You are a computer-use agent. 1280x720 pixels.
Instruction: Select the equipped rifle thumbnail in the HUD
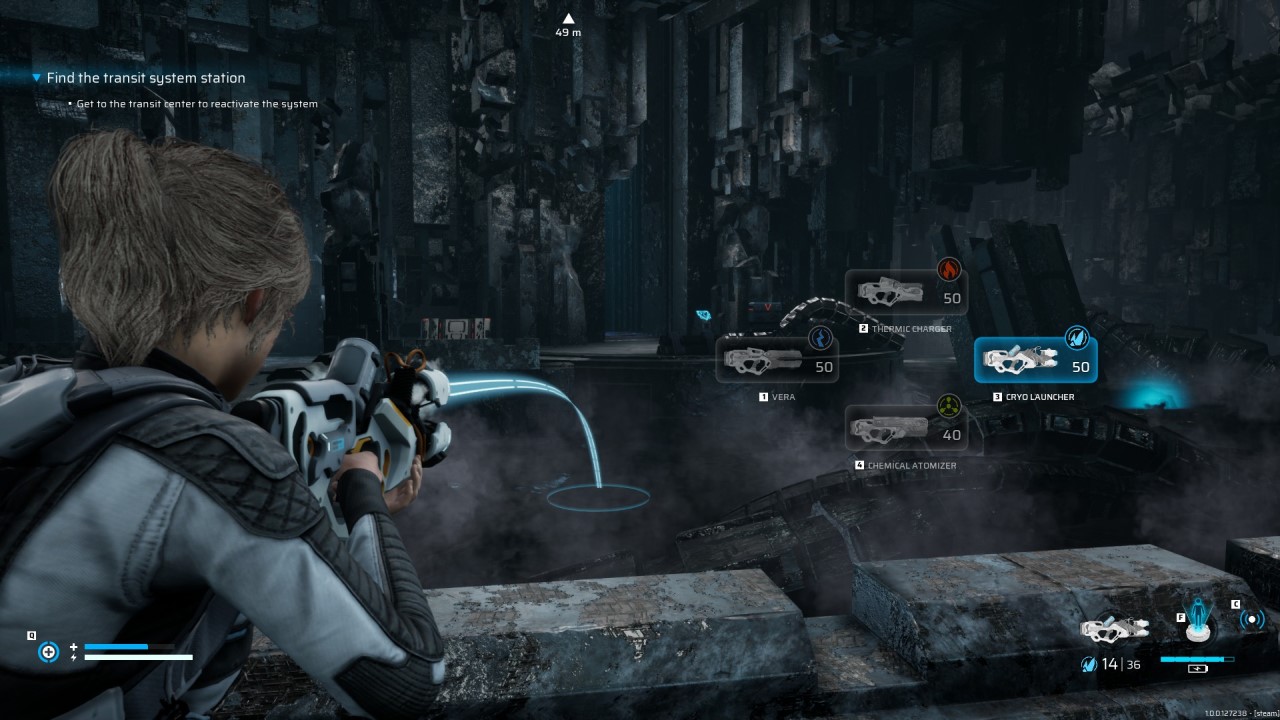pyautogui.click(x=1113, y=628)
